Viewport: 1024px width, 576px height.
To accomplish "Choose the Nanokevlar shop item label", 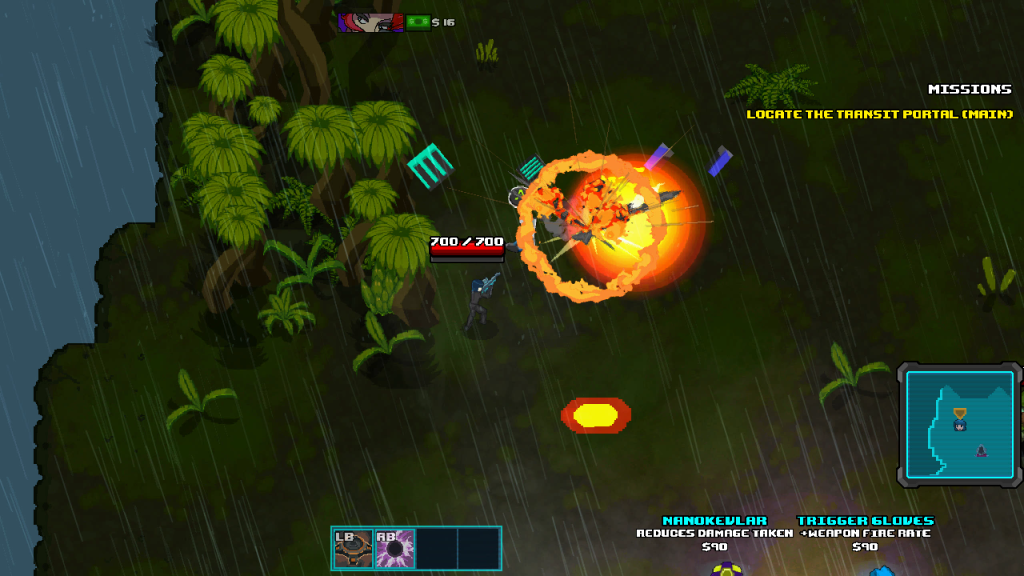I will (714, 521).
